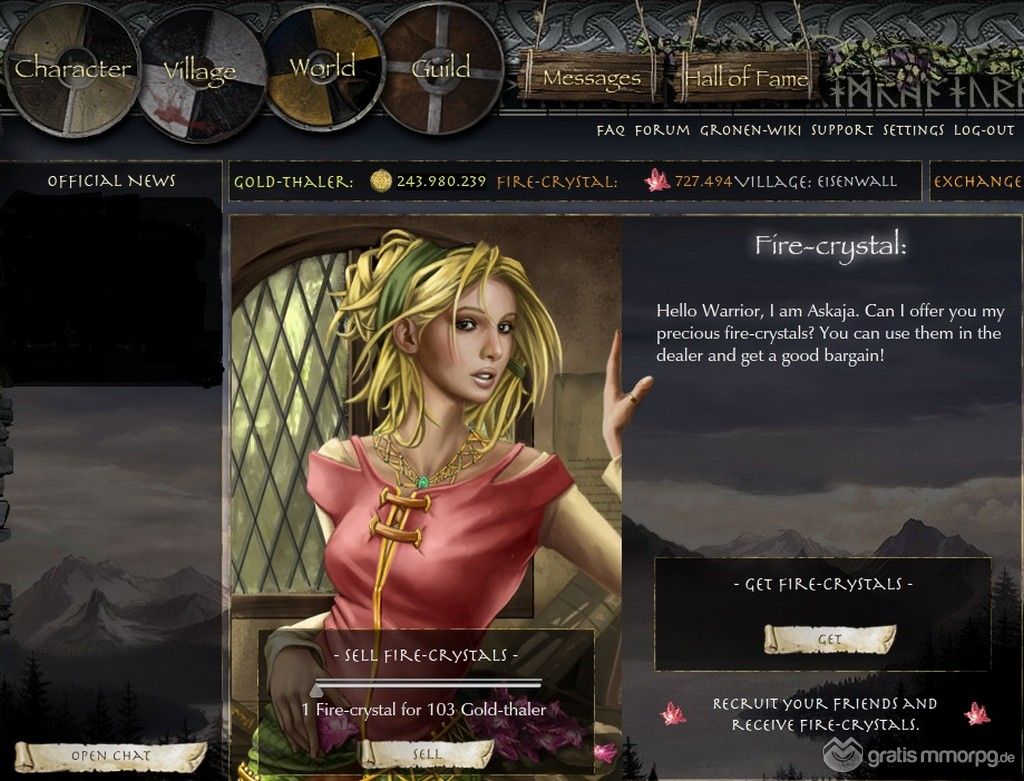
Task: Open the Messages wooden sign
Action: coord(592,78)
